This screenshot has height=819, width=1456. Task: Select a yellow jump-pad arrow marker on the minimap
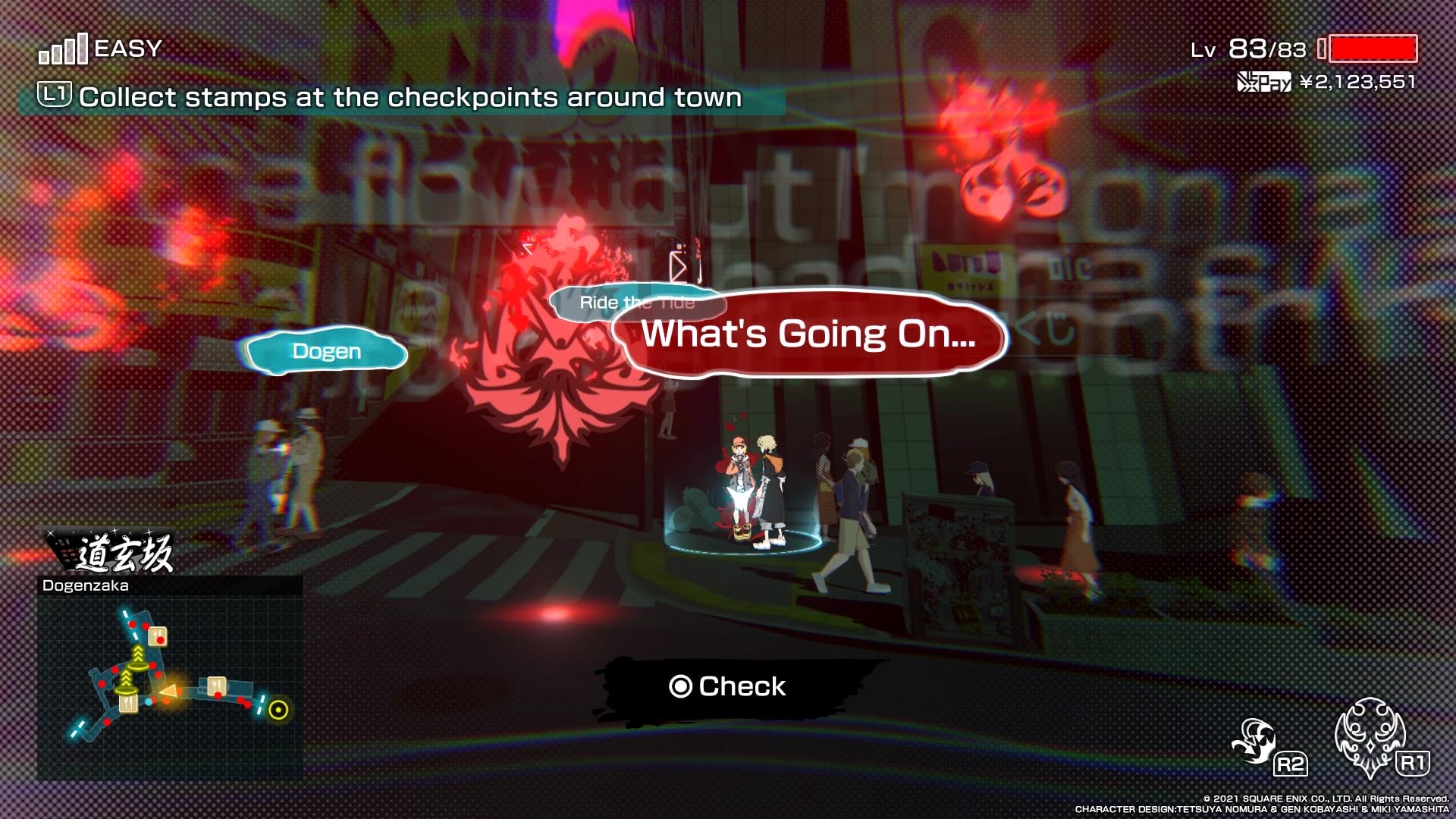click(138, 652)
